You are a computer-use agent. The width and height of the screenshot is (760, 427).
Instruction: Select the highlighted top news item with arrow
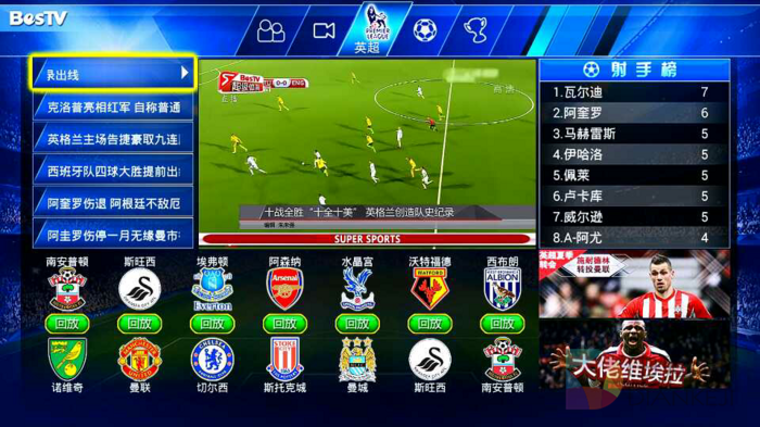113,73
